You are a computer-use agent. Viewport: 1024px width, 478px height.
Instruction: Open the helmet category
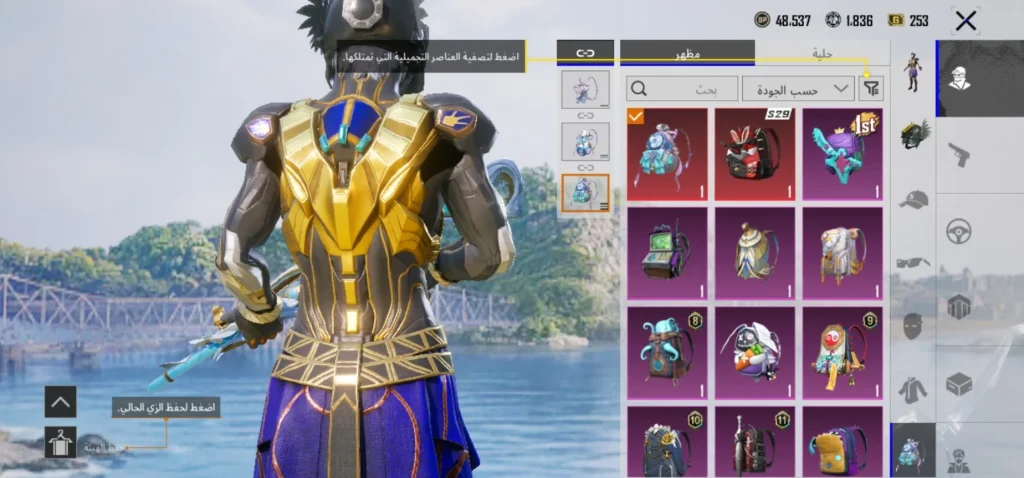click(x=913, y=135)
